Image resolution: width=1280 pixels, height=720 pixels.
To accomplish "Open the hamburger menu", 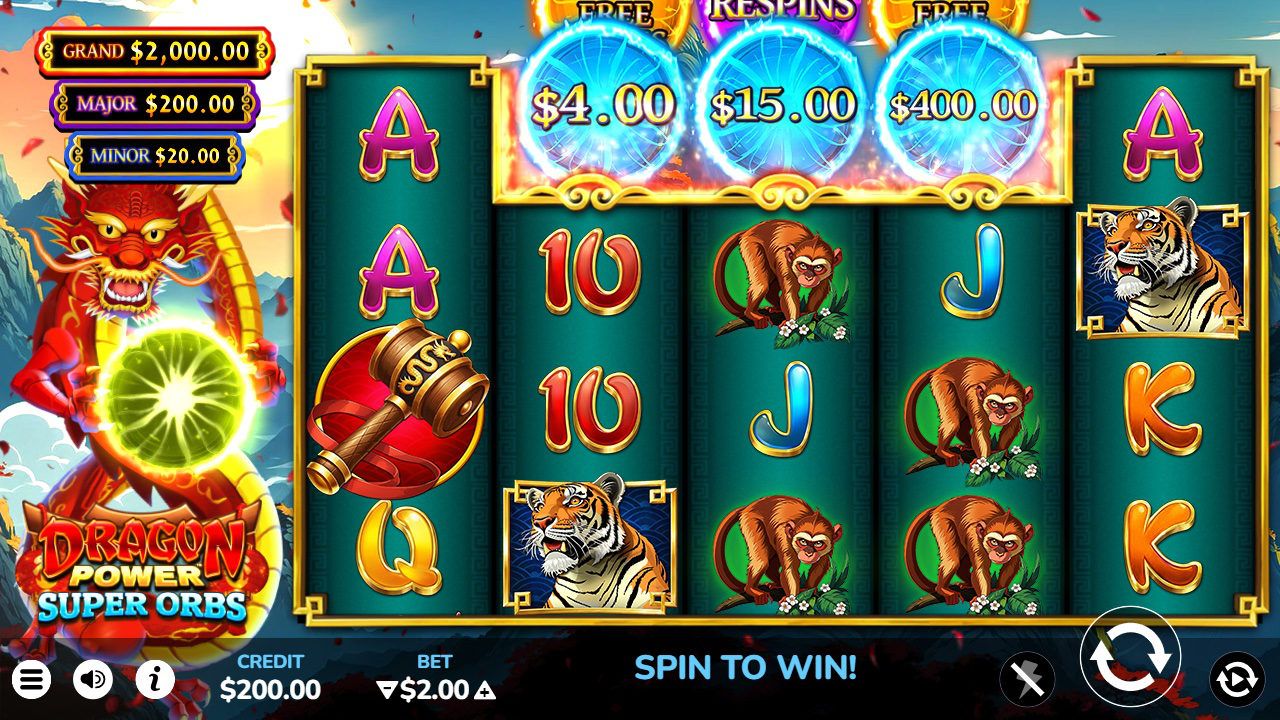I will pos(30,681).
